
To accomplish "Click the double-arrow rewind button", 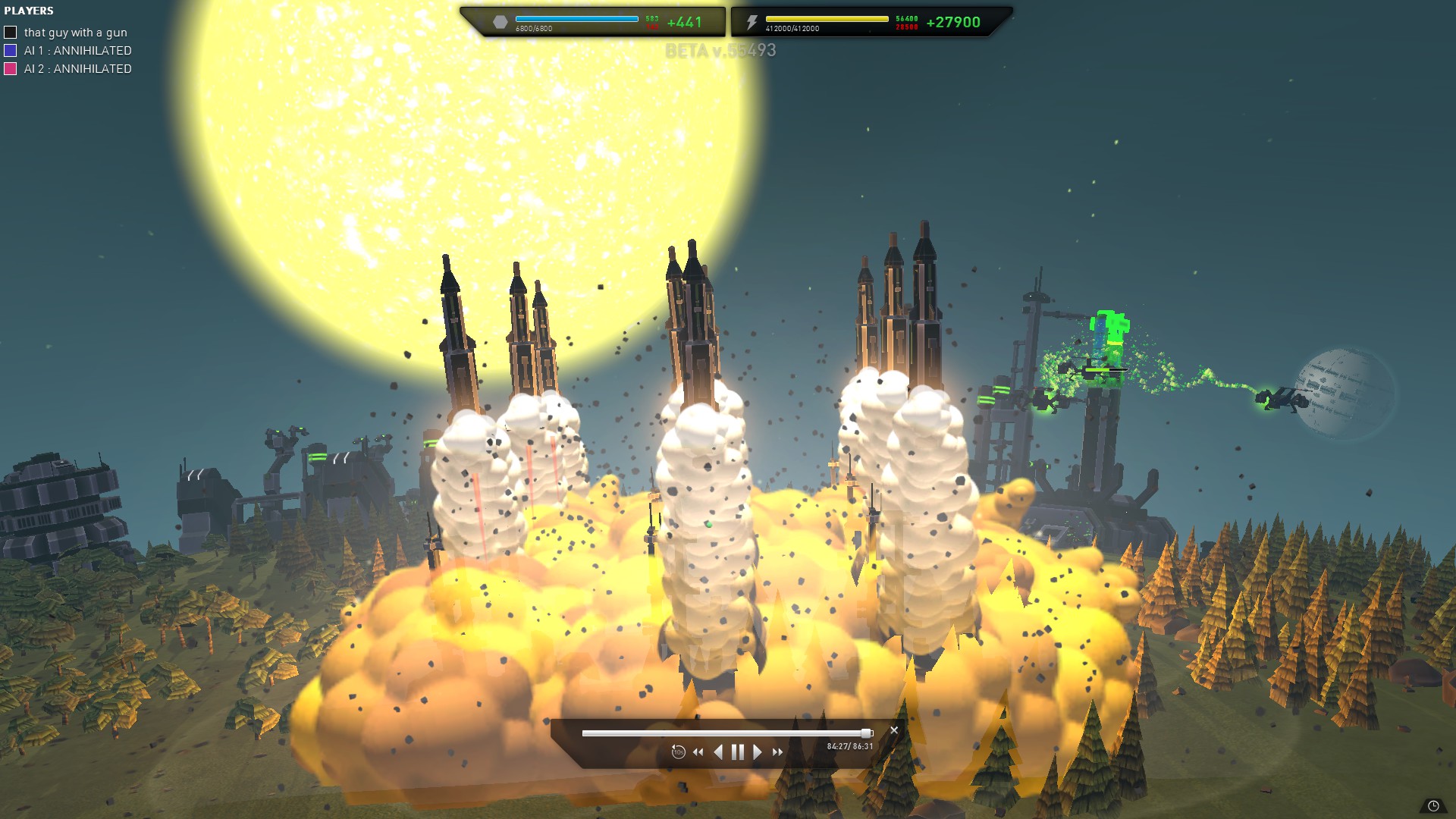I will (x=698, y=752).
